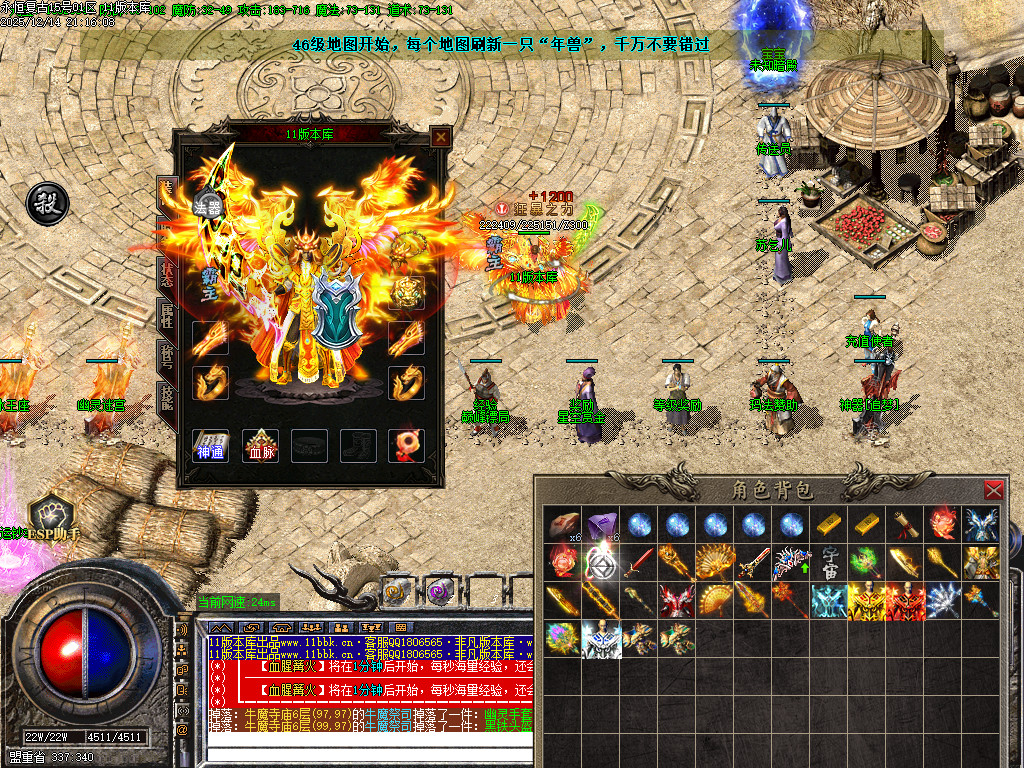Close the 角色背包 inventory window
The width and height of the screenshot is (1024, 768).
coord(993,490)
